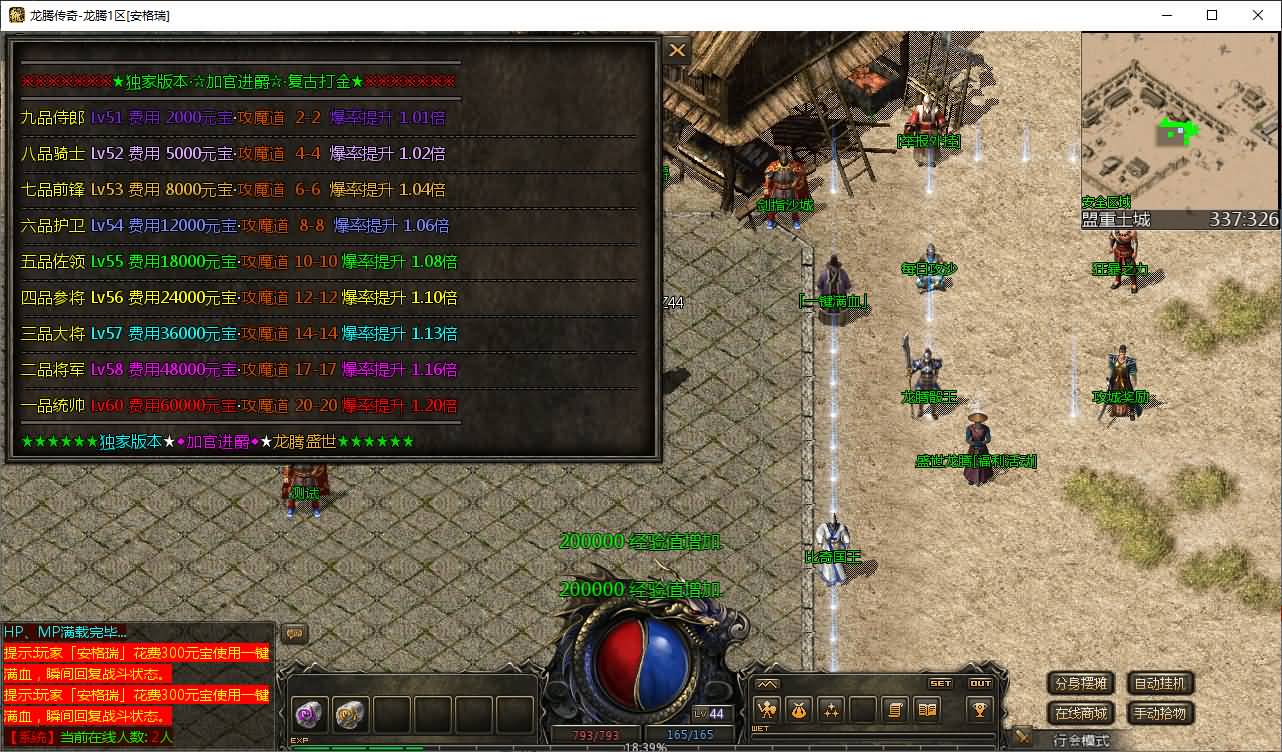Viewport: 1282px width, 752px height.
Task: Maximize the game window
Action: [x=1212, y=15]
